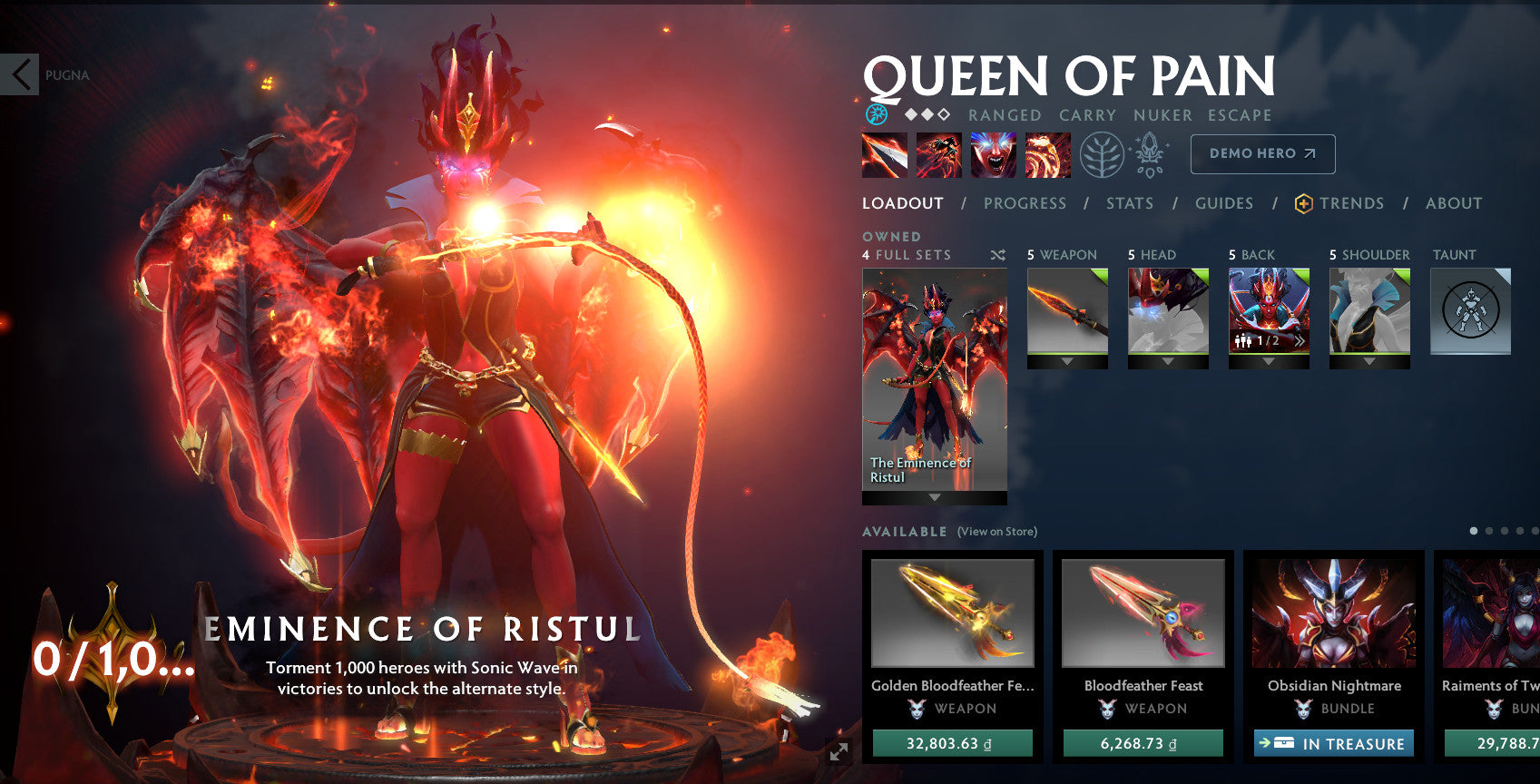Expand the Weapon slot dropdown arrow
This screenshot has height=784, width=1540.
click(1066, 361)
